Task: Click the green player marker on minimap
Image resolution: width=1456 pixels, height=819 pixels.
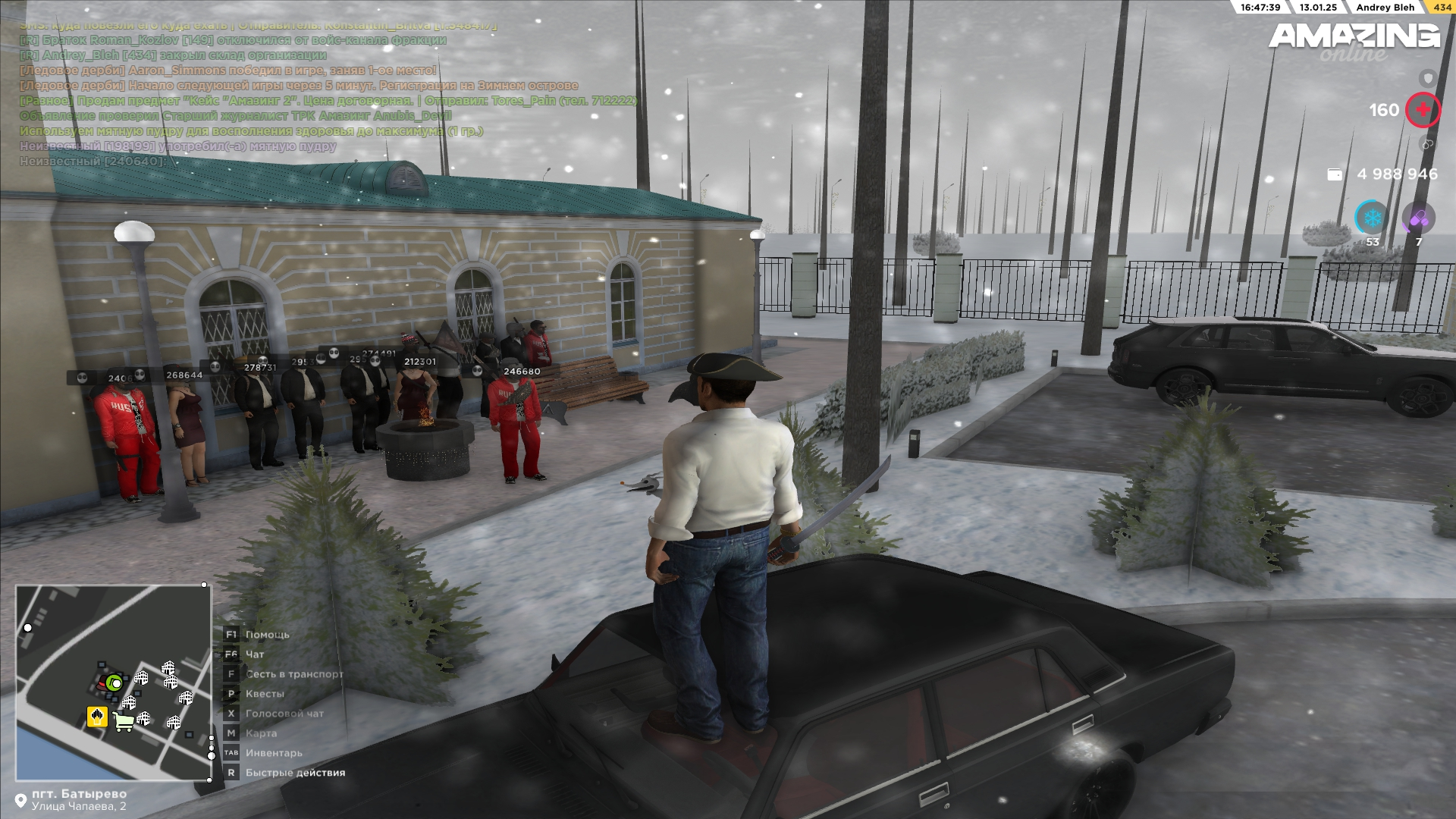Action: (115, 682)
